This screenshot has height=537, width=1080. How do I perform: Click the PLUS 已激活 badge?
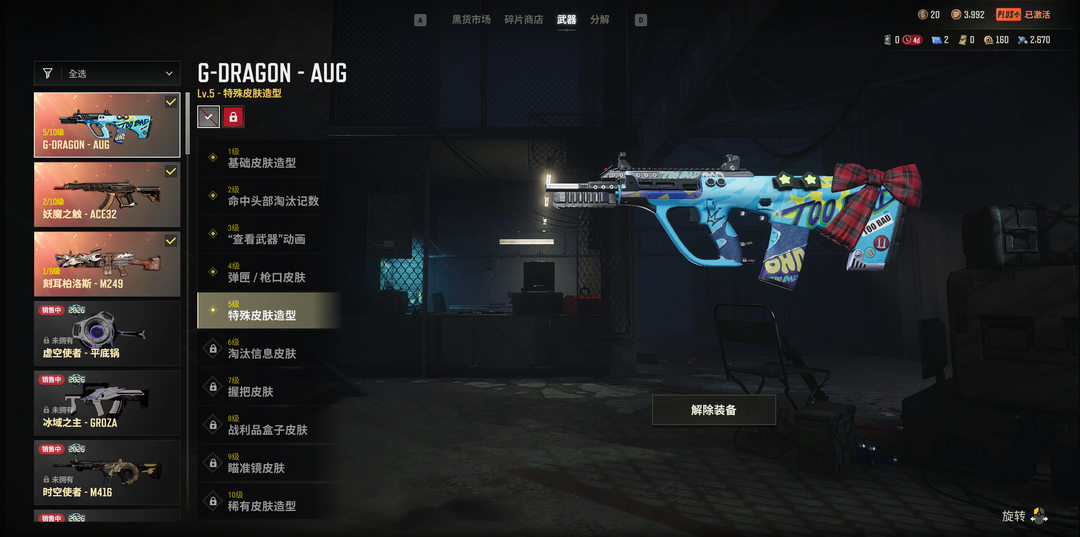(1023, 15)
